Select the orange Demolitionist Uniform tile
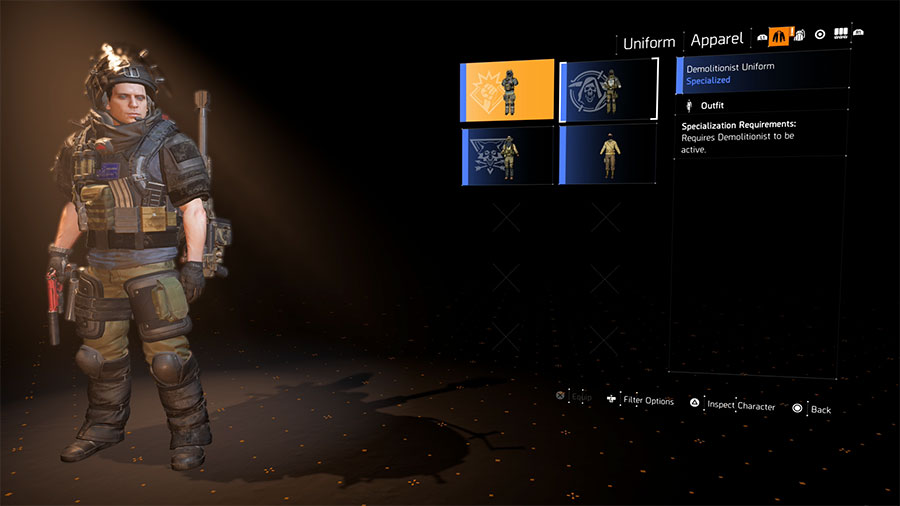Image resolution: width=900 pixels, height=506 pixels. click(507, 90)
